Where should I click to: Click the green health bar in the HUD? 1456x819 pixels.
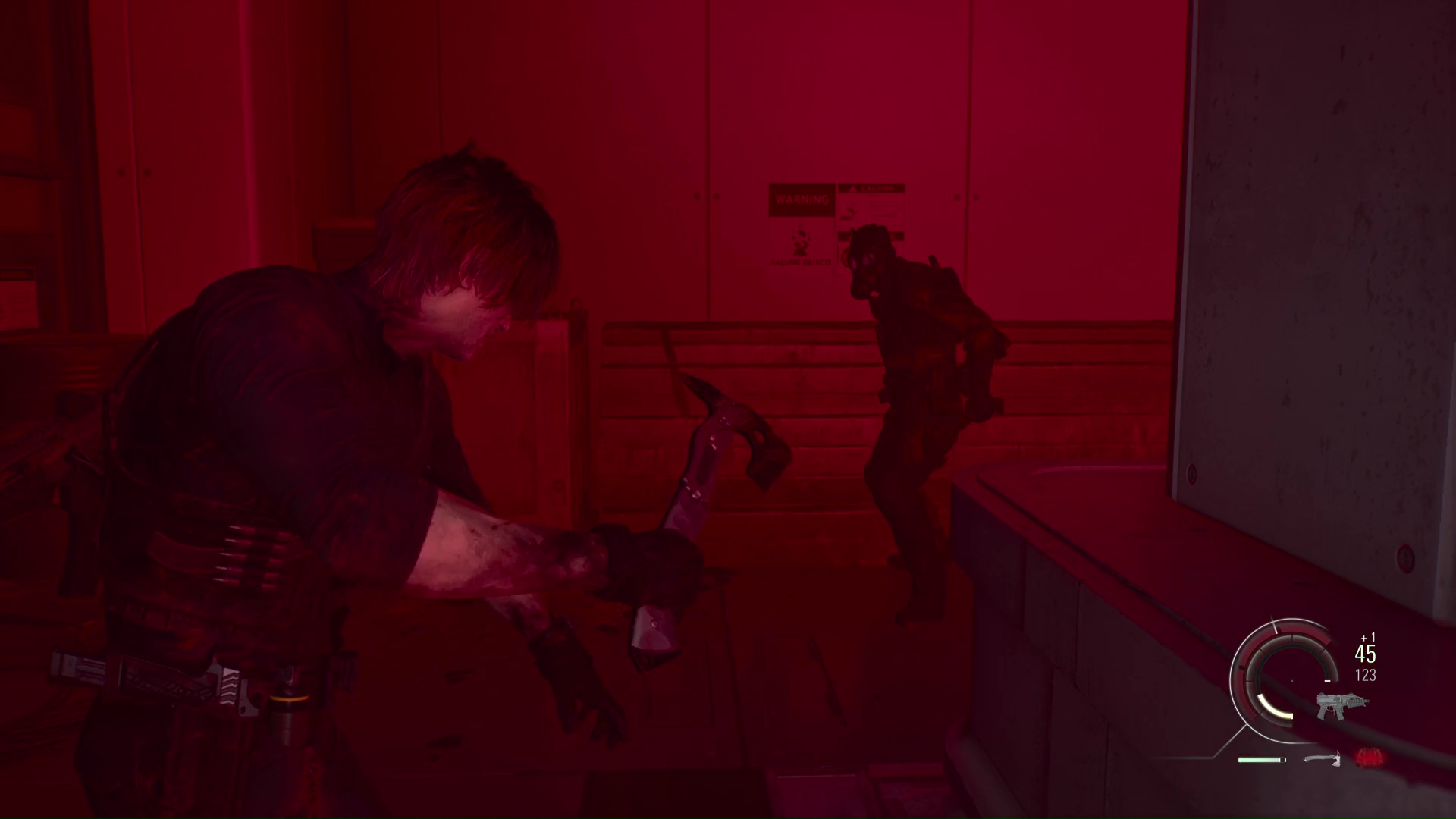pyautogui.click(x=1260, y=759)
